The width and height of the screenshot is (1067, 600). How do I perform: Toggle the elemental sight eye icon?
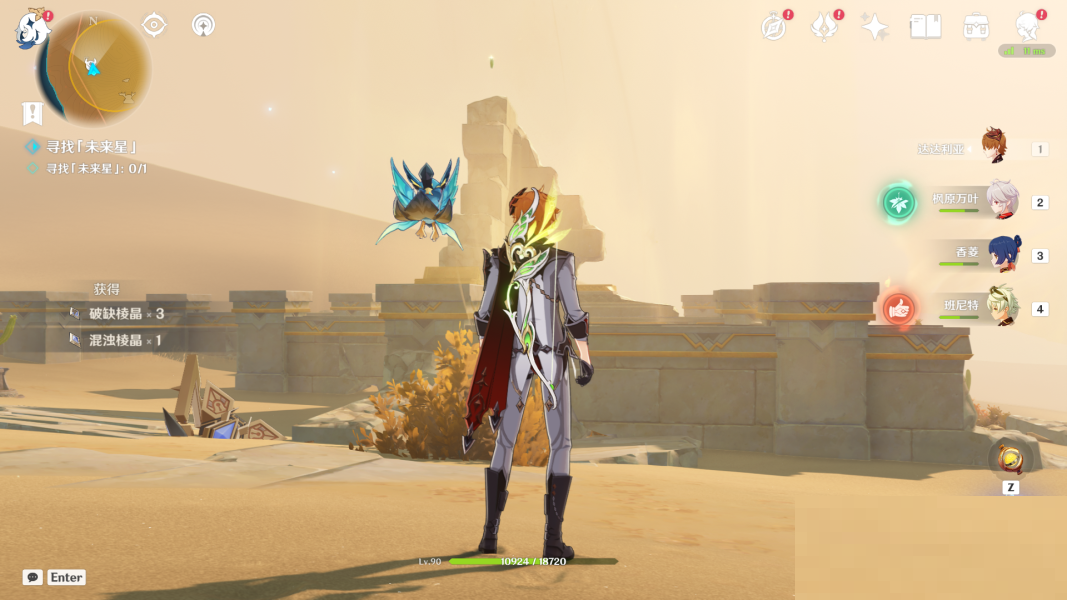(154, 25)
